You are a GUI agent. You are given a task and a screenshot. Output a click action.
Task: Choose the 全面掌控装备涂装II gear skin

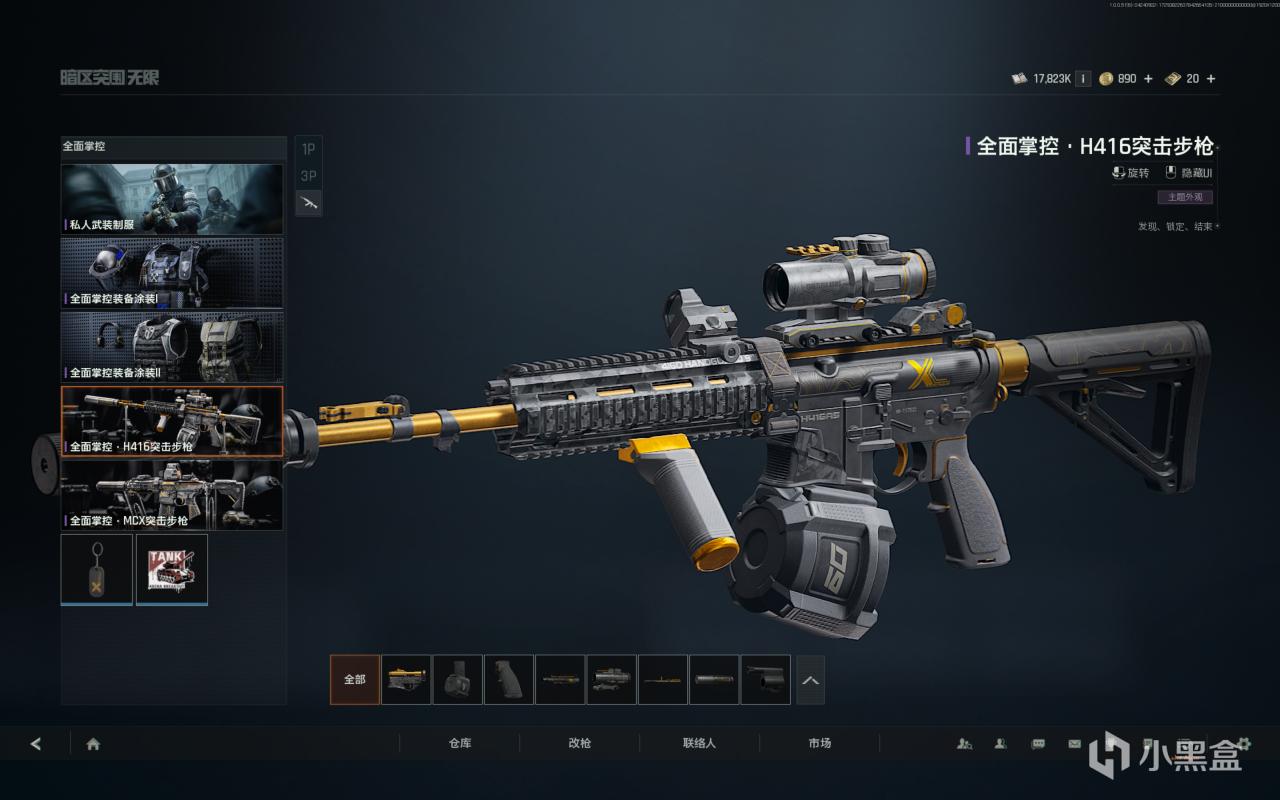pyautogui.click(x=172, y=346)
